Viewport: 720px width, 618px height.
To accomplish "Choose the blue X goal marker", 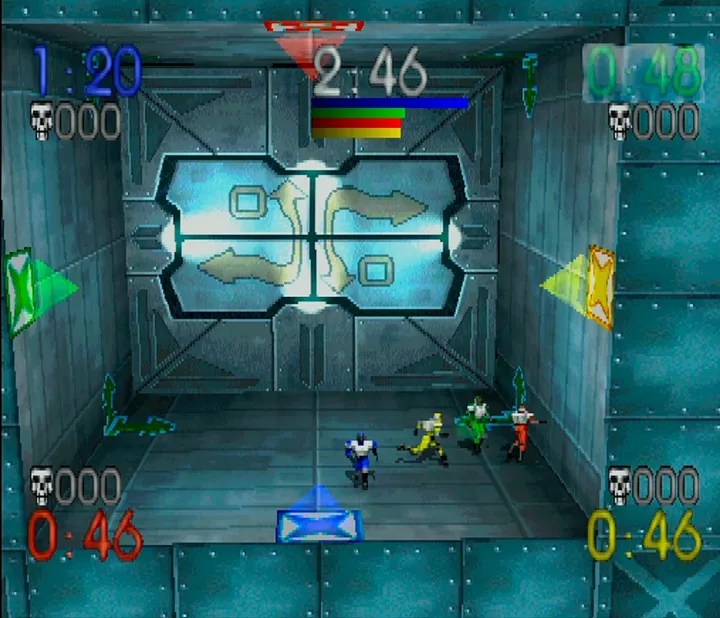I will click(x=318, y=523).
